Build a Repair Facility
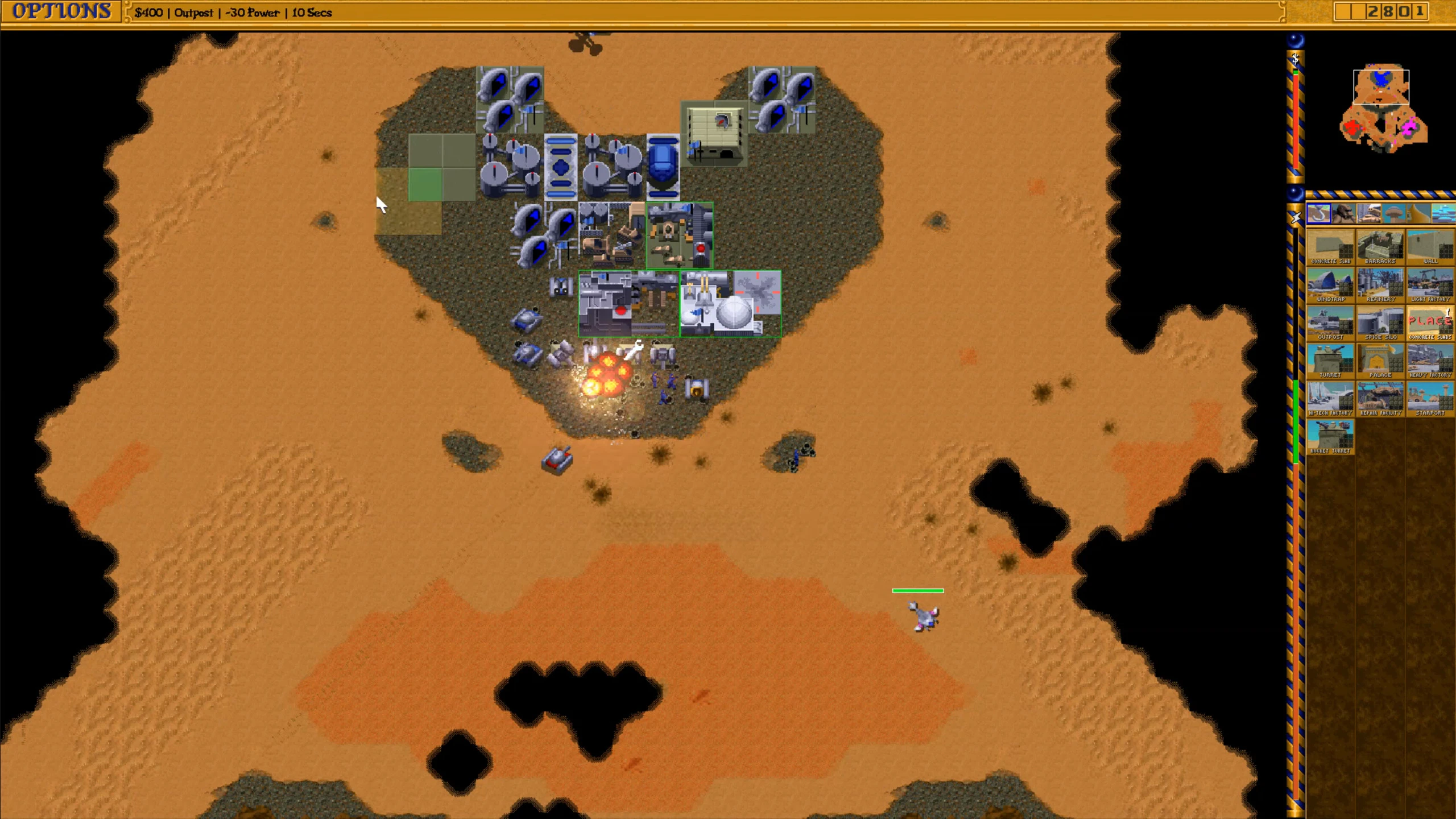Viewport: 1456px width, 819px height. tap(1380, 399)
